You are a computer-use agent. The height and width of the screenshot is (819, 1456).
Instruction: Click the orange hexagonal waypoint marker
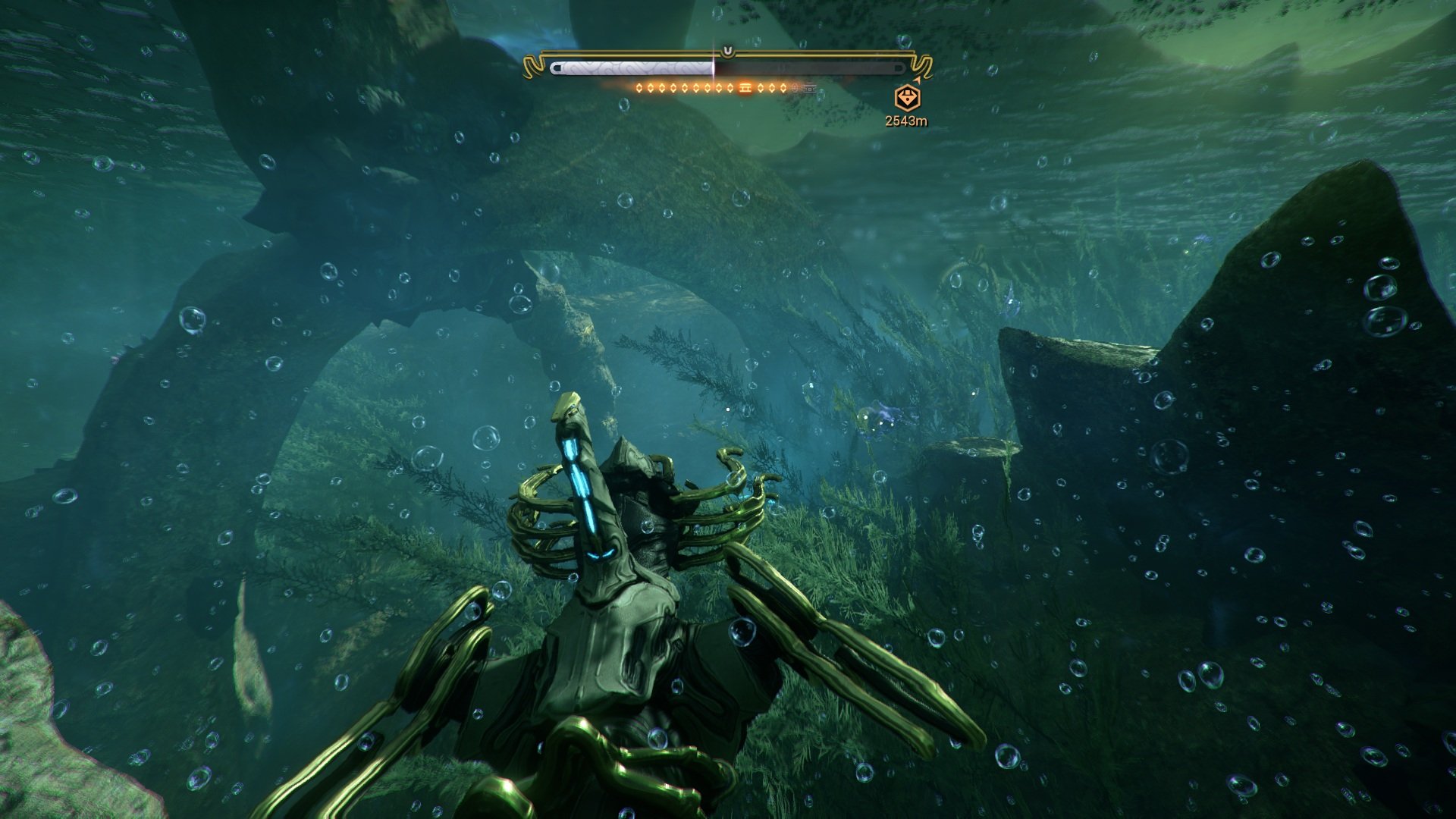(x=907, y=98)
